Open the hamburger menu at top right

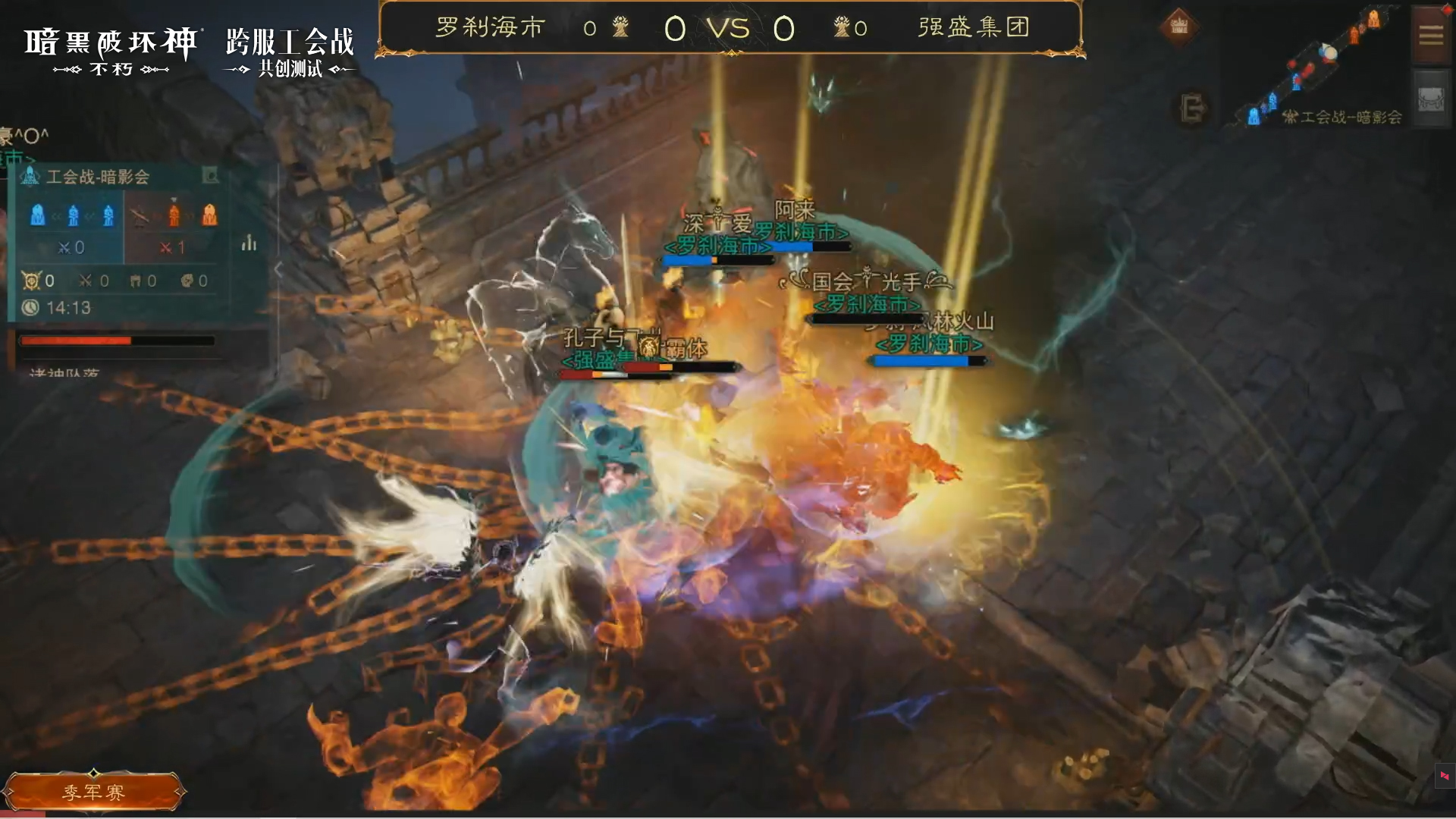pyautogui.click(x=1432, y=36)
